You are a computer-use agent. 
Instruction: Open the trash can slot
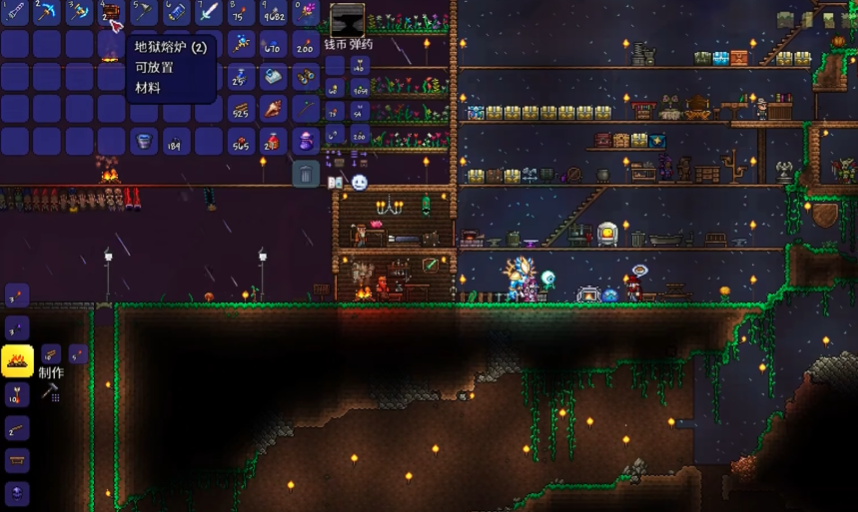[x=306, y=175]
